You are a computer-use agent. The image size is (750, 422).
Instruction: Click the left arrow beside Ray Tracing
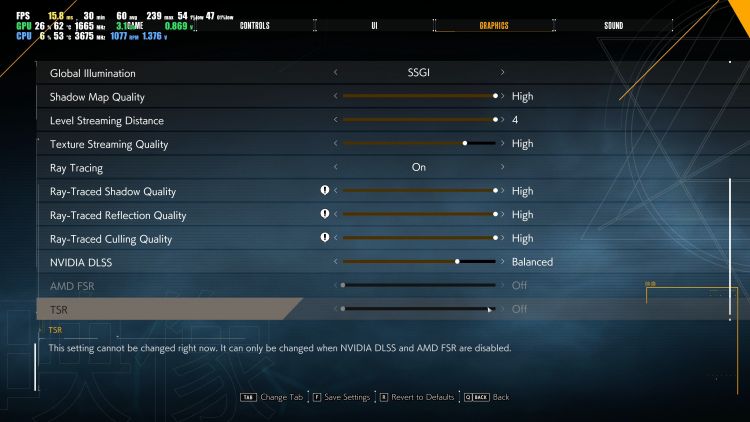335,168
